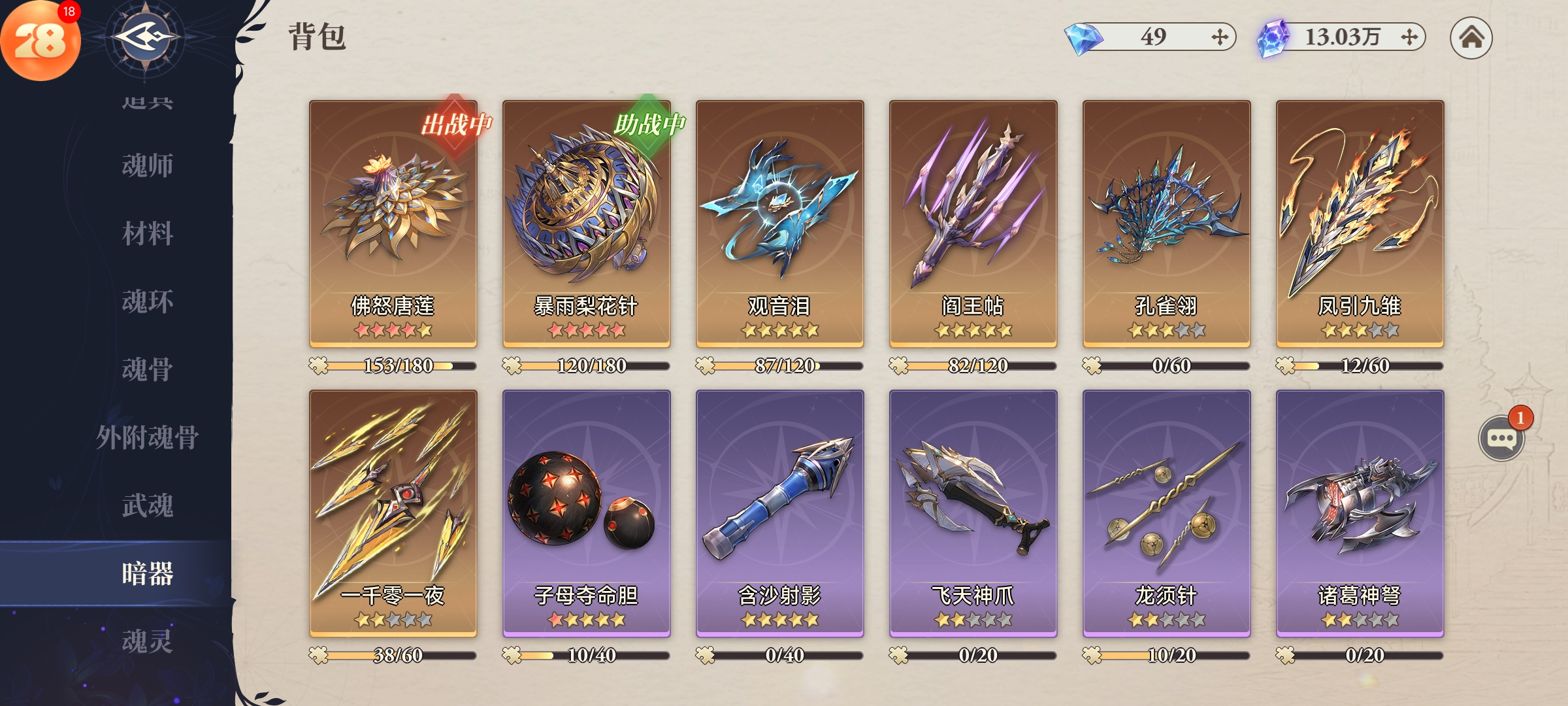
Task: Select the 一千零一夜 card
Action: click(393, 513)
